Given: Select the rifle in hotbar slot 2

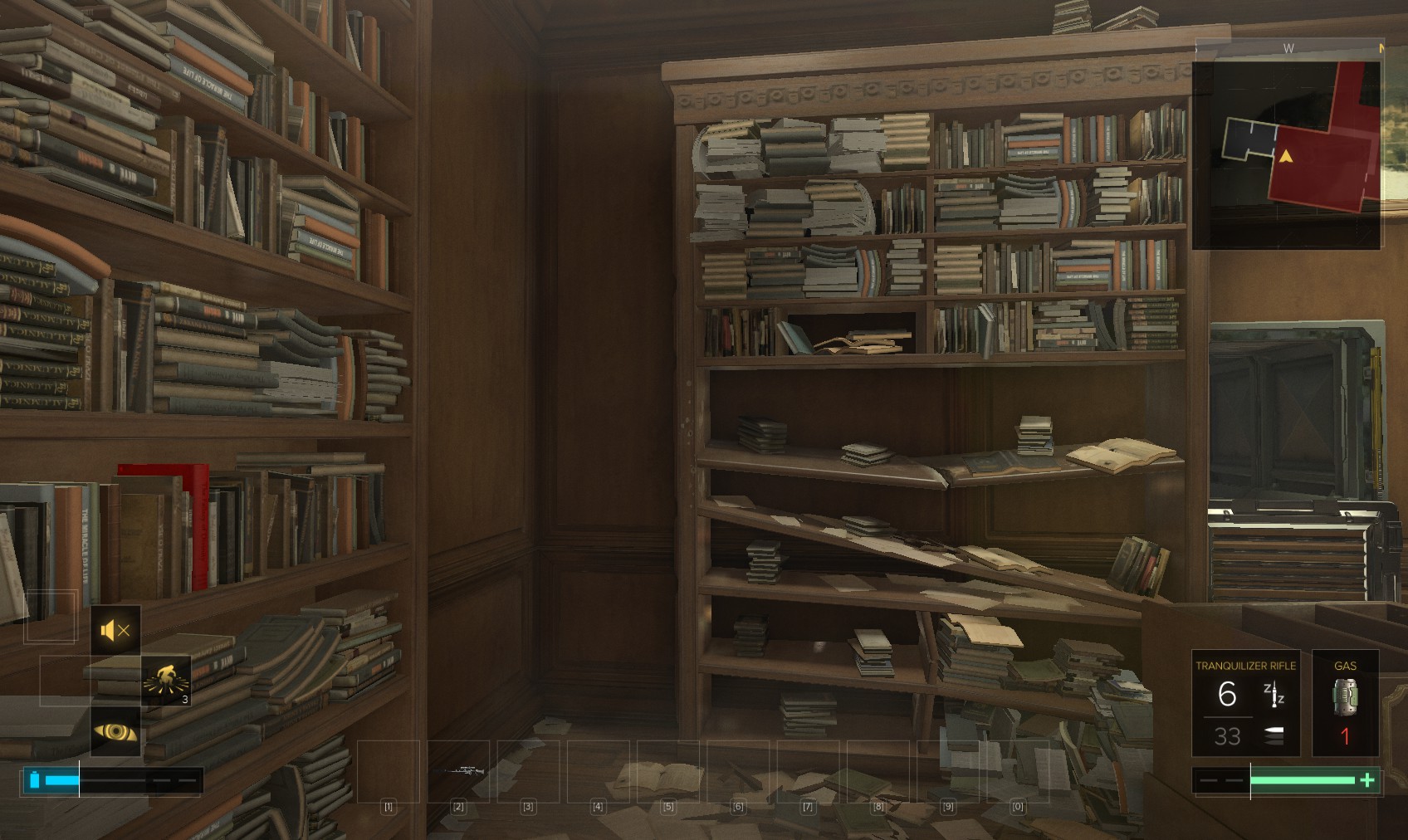Looking at the screenshot, I should (x=458, y=771).
